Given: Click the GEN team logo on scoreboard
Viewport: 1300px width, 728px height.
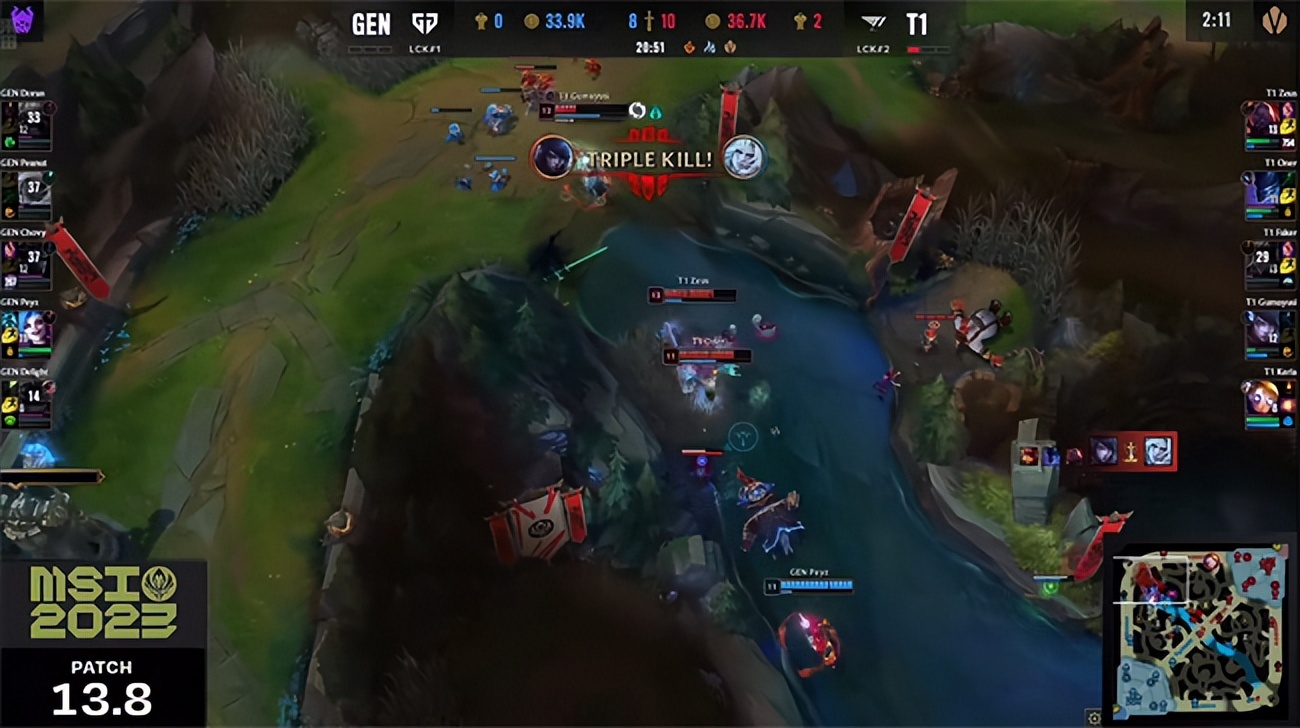Looking at the screenshot, I should 425,23.
